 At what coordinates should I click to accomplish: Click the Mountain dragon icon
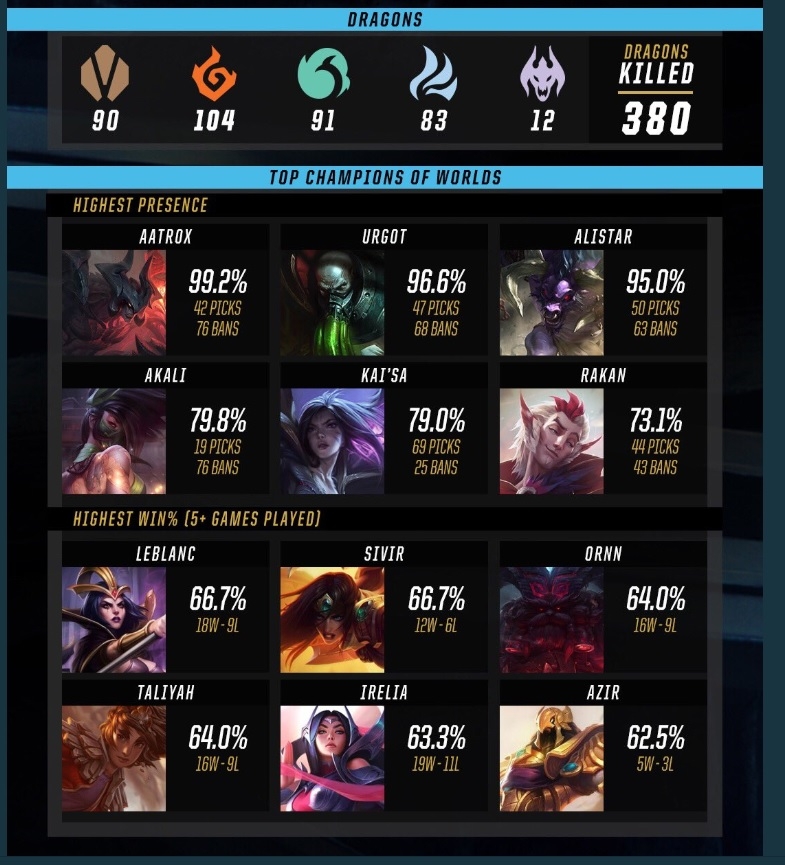tap(105, 75)
